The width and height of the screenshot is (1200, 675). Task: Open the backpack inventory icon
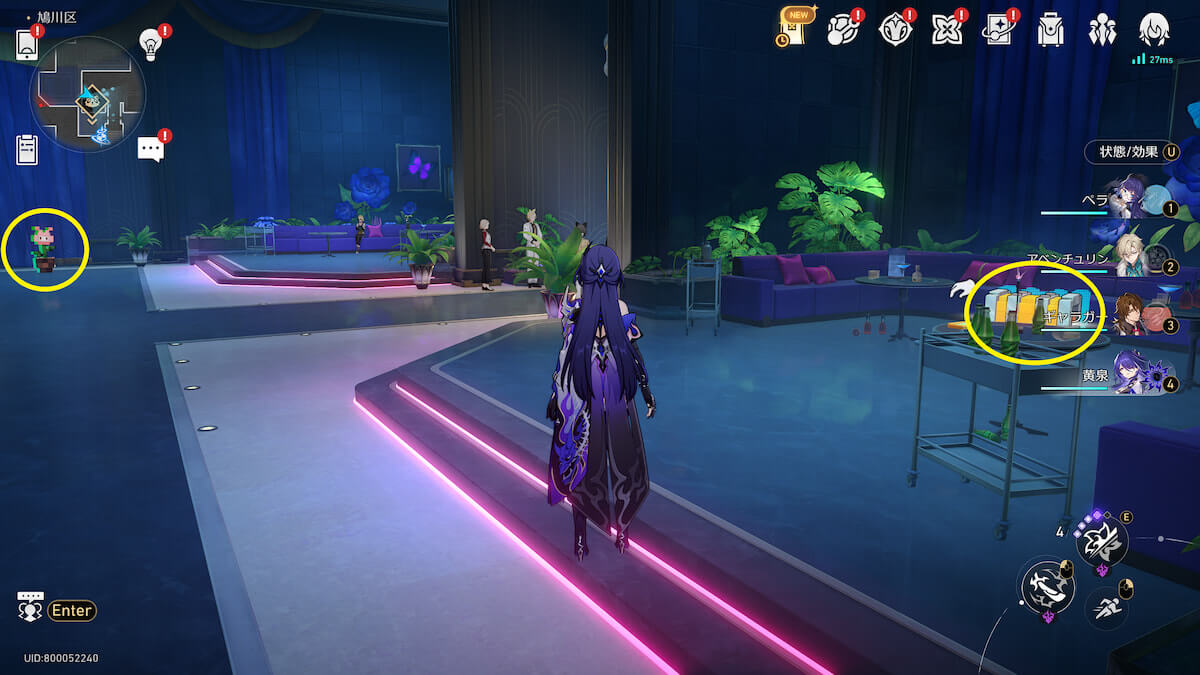click(x=1050, y=29)
